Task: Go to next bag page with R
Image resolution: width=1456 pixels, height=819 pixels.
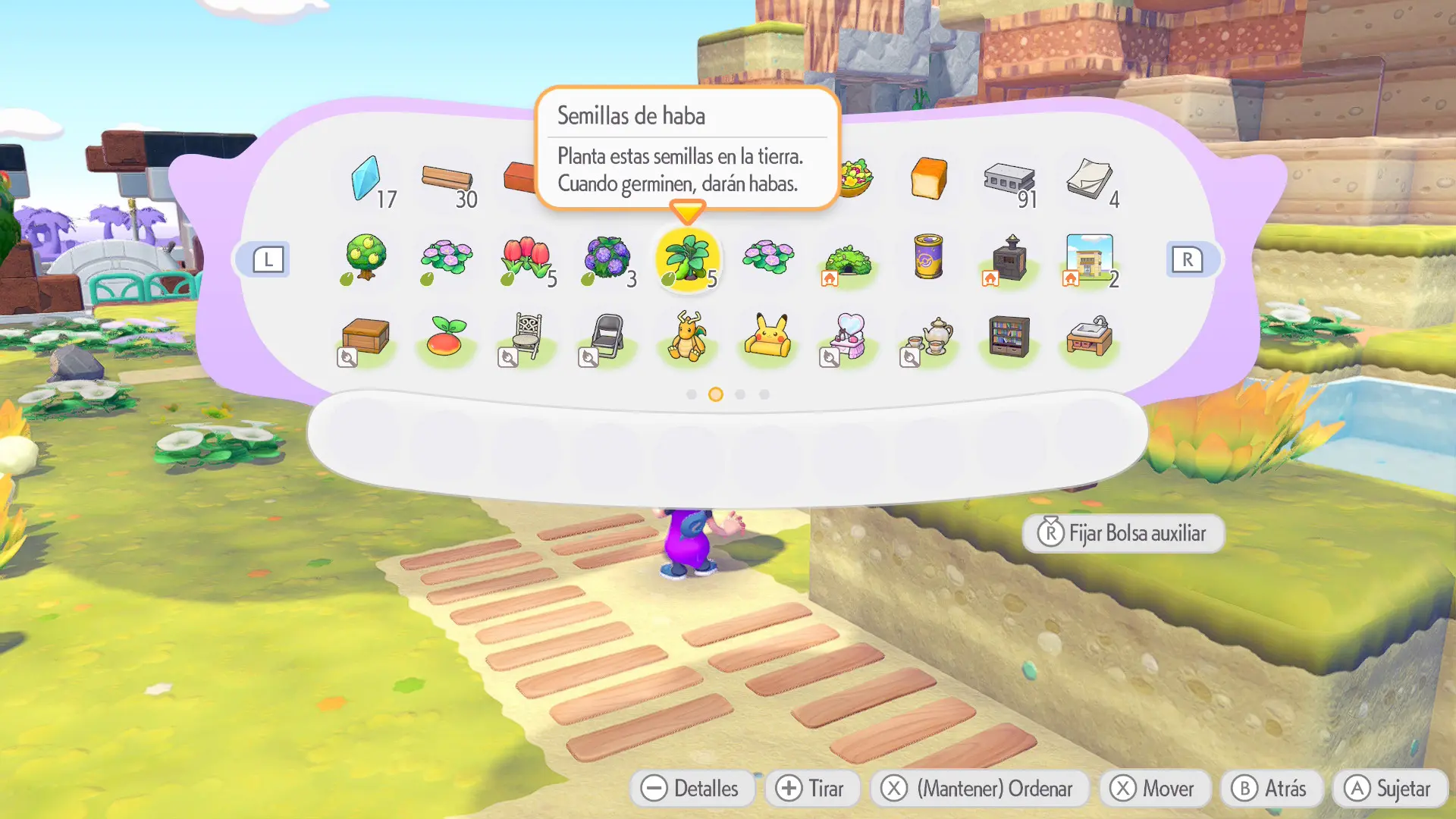Action: pyautogui.click(x=1187, y=259)
